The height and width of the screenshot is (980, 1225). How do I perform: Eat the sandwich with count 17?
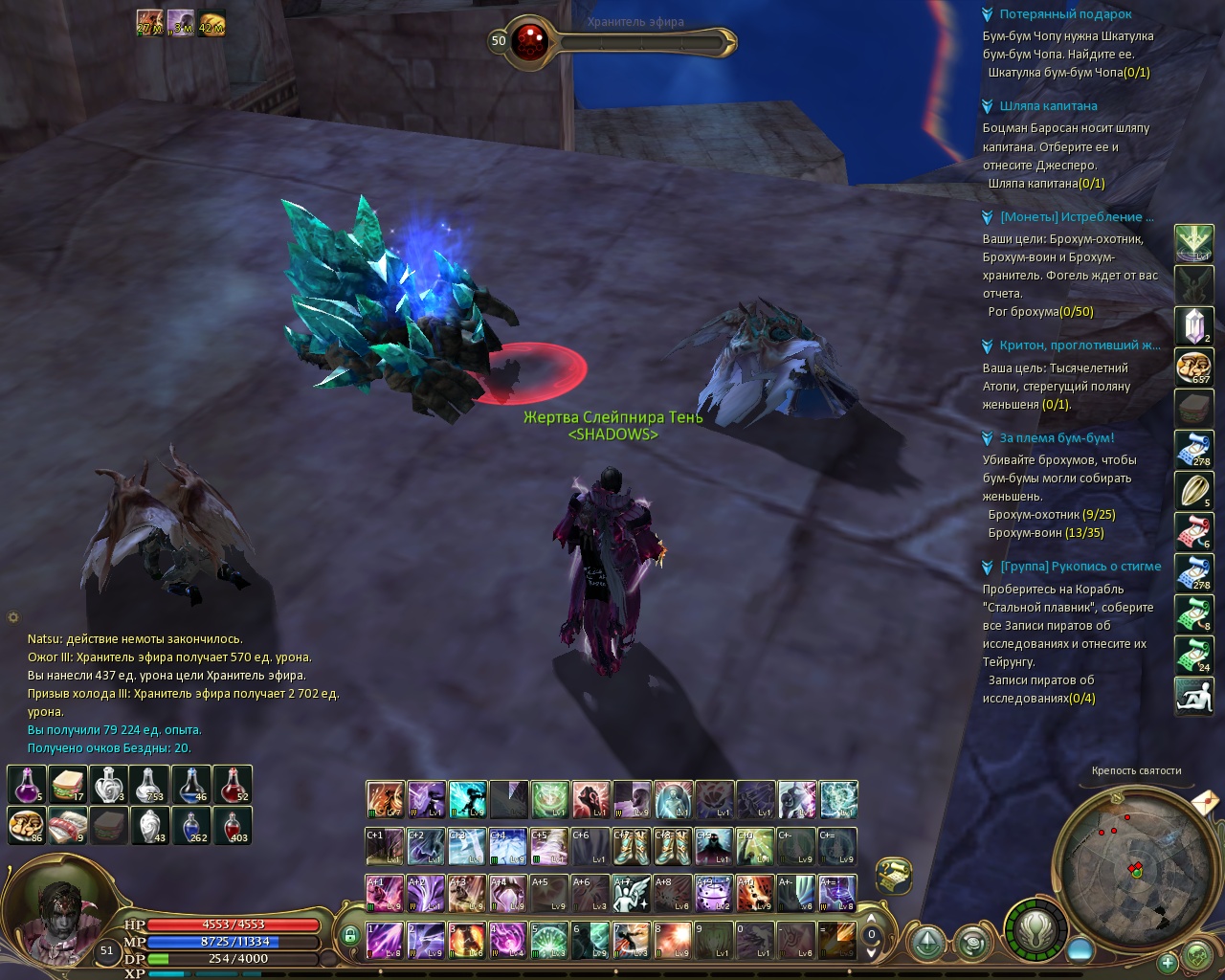point(68,785)
